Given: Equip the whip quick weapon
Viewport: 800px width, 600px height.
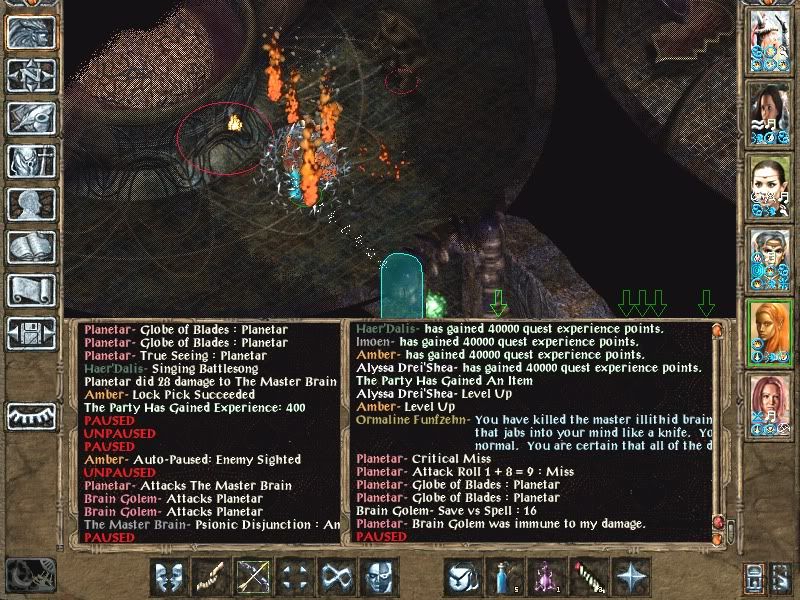Looking at the screenshot, I should (209, 577).
